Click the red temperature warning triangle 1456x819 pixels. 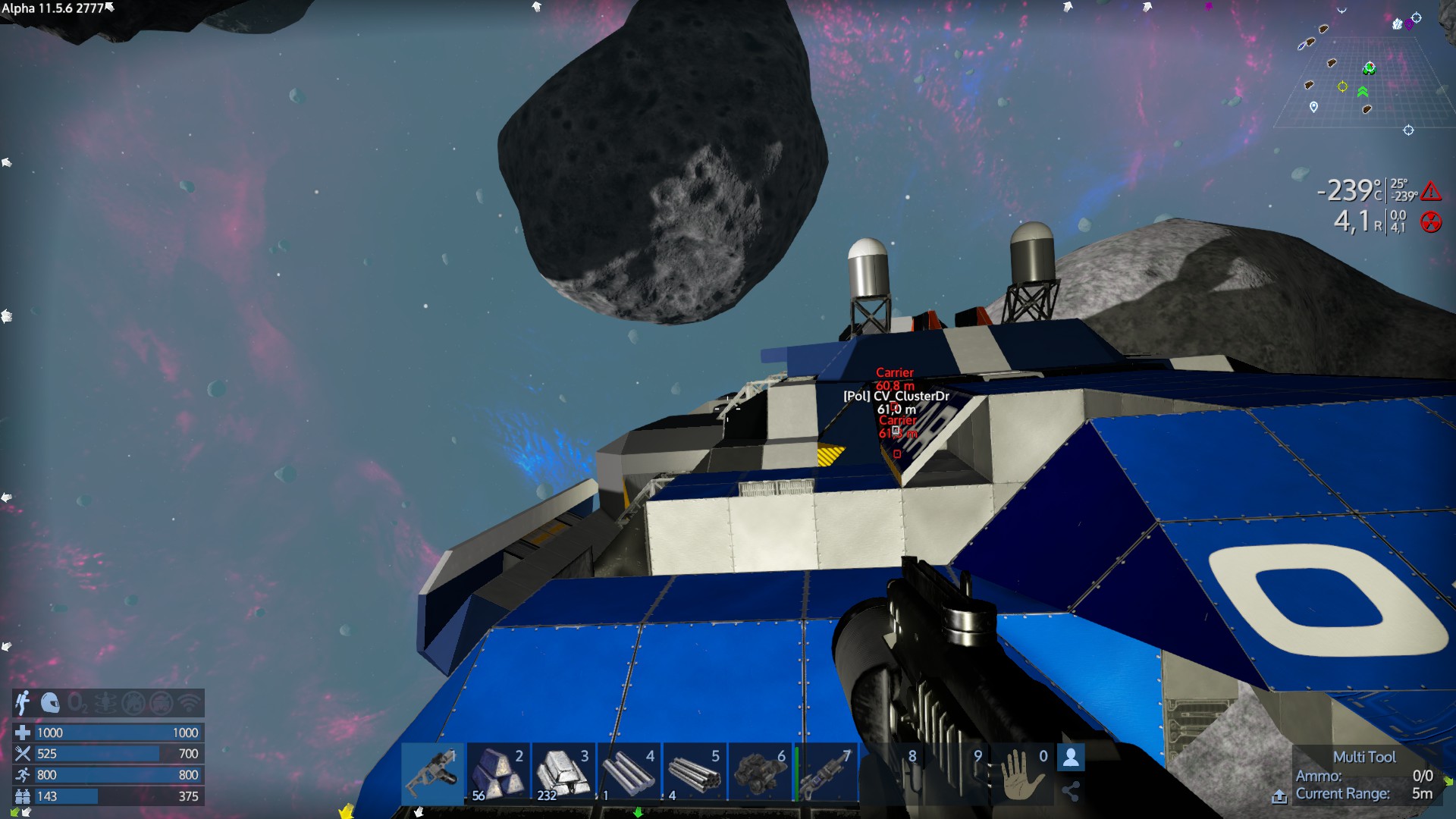coord(1431,190)
